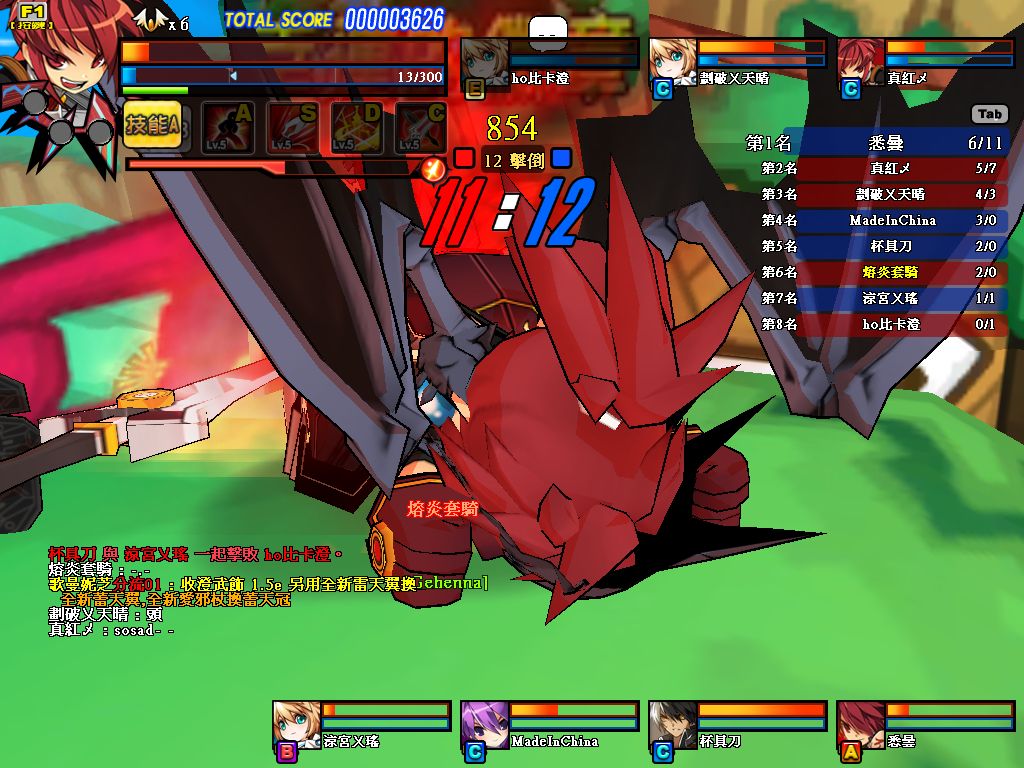This screenshot has width=1024, height=768.
Task: Use the red slash skill labeled S
Action: (291, 127)
